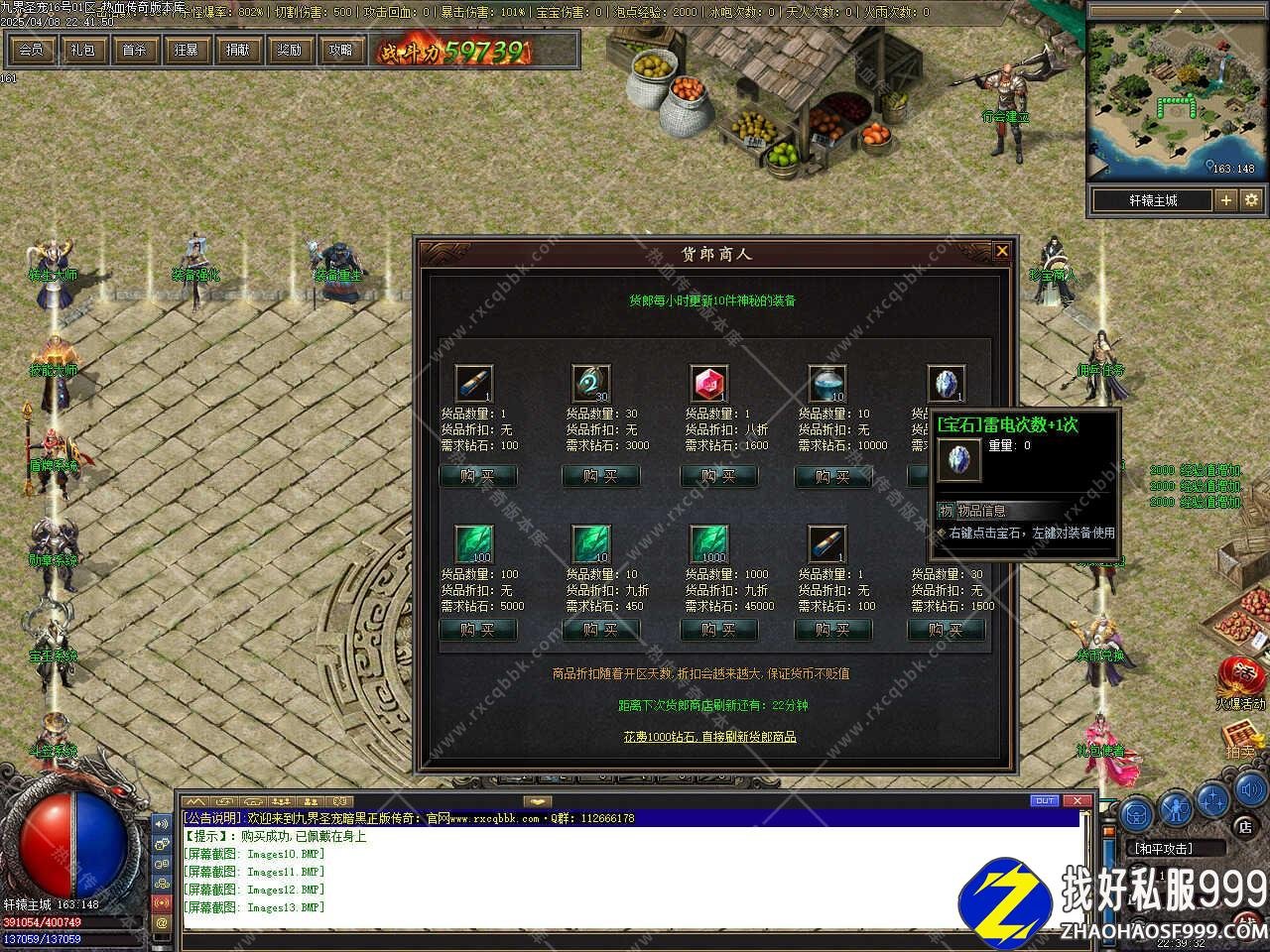The image size is (1270, 952).
Task: Open the 会员 membership menu
Action: tap(31, 49)
